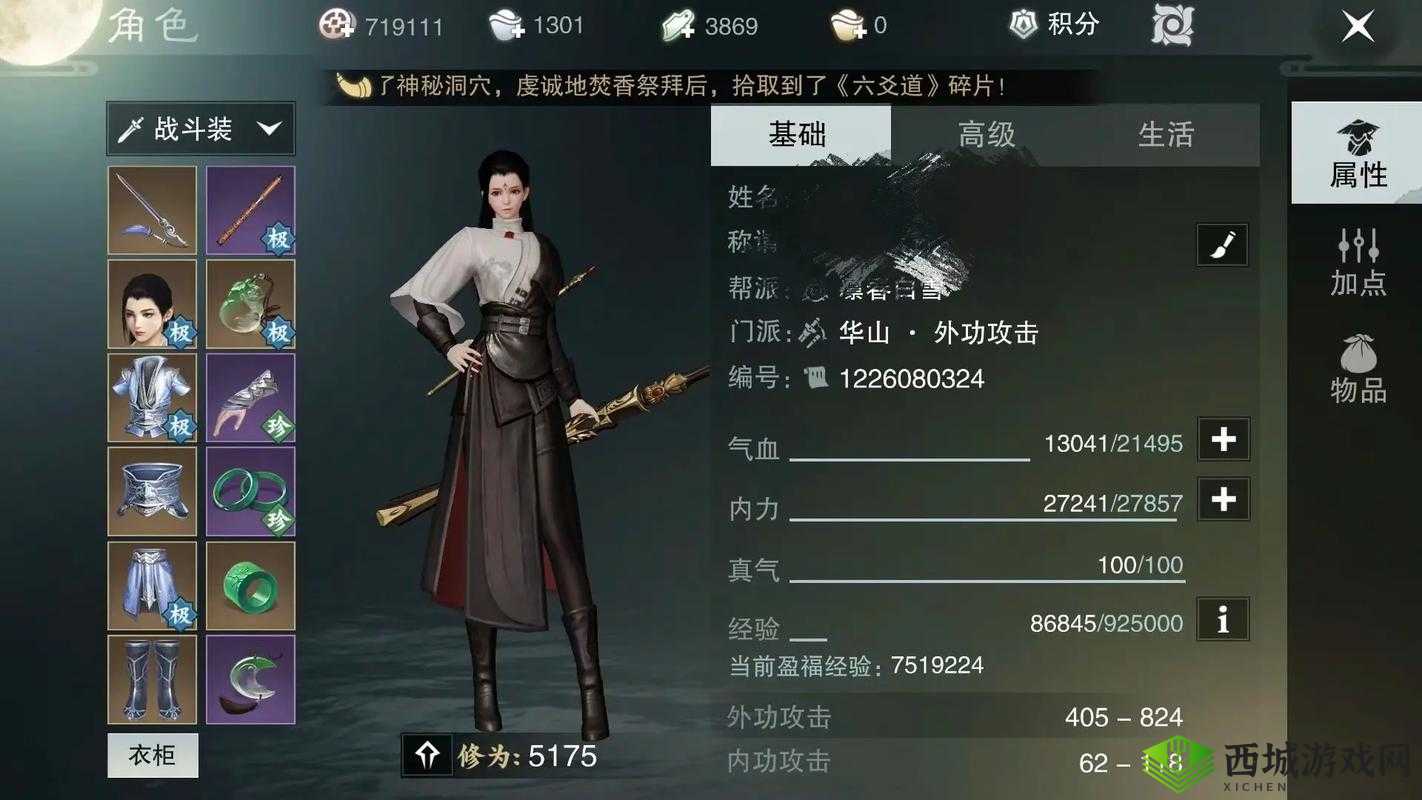This screenshot has width=1422, height=800.
Task: Click the 修为 cultivation emblem at bottom
Action: (428, 757)
